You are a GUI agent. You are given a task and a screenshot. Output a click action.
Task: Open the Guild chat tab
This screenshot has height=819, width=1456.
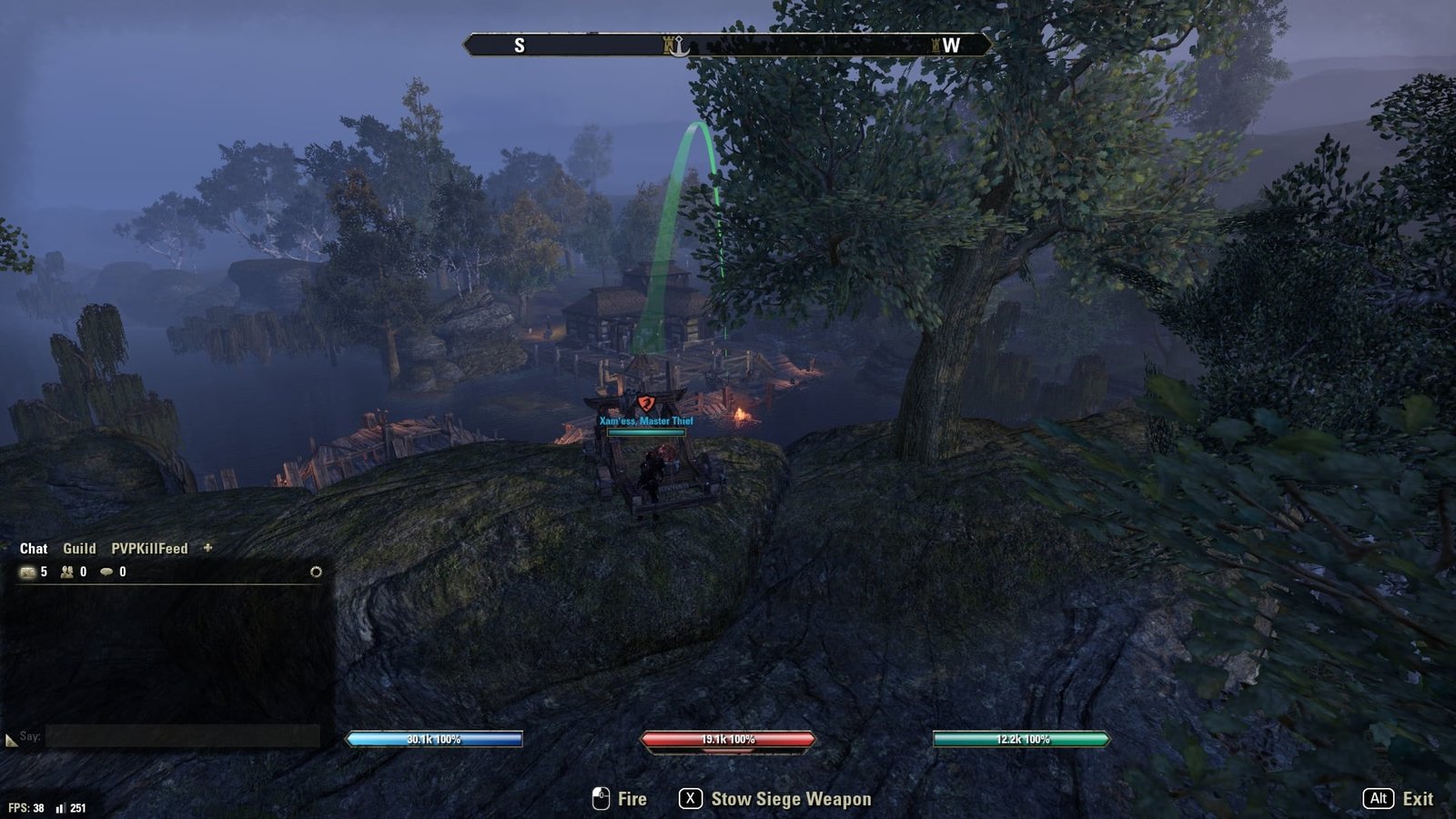click(79, 549)
